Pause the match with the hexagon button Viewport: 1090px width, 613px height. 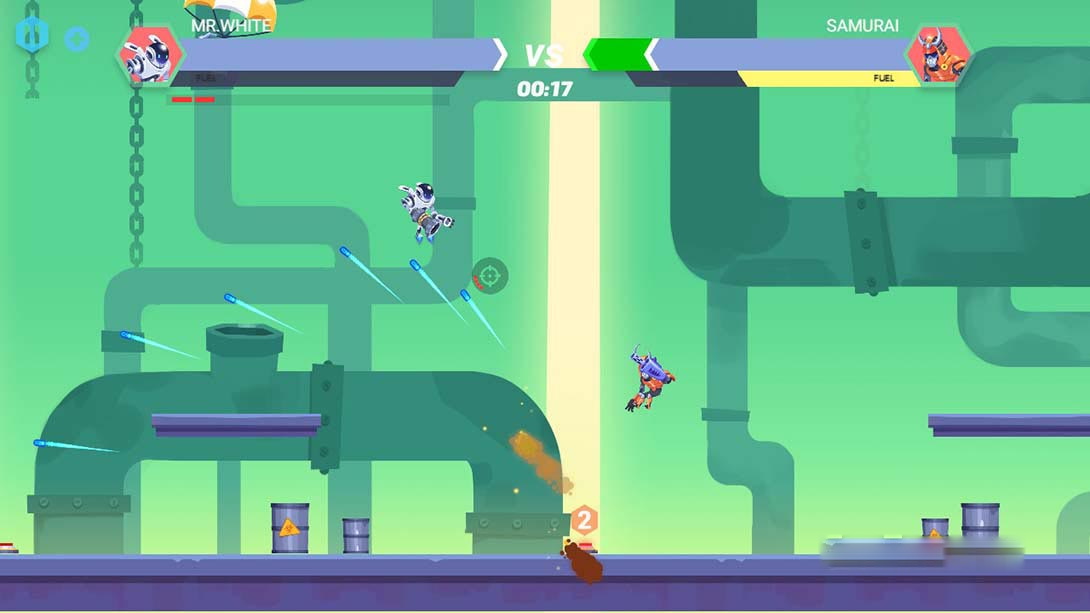(31, 35)
